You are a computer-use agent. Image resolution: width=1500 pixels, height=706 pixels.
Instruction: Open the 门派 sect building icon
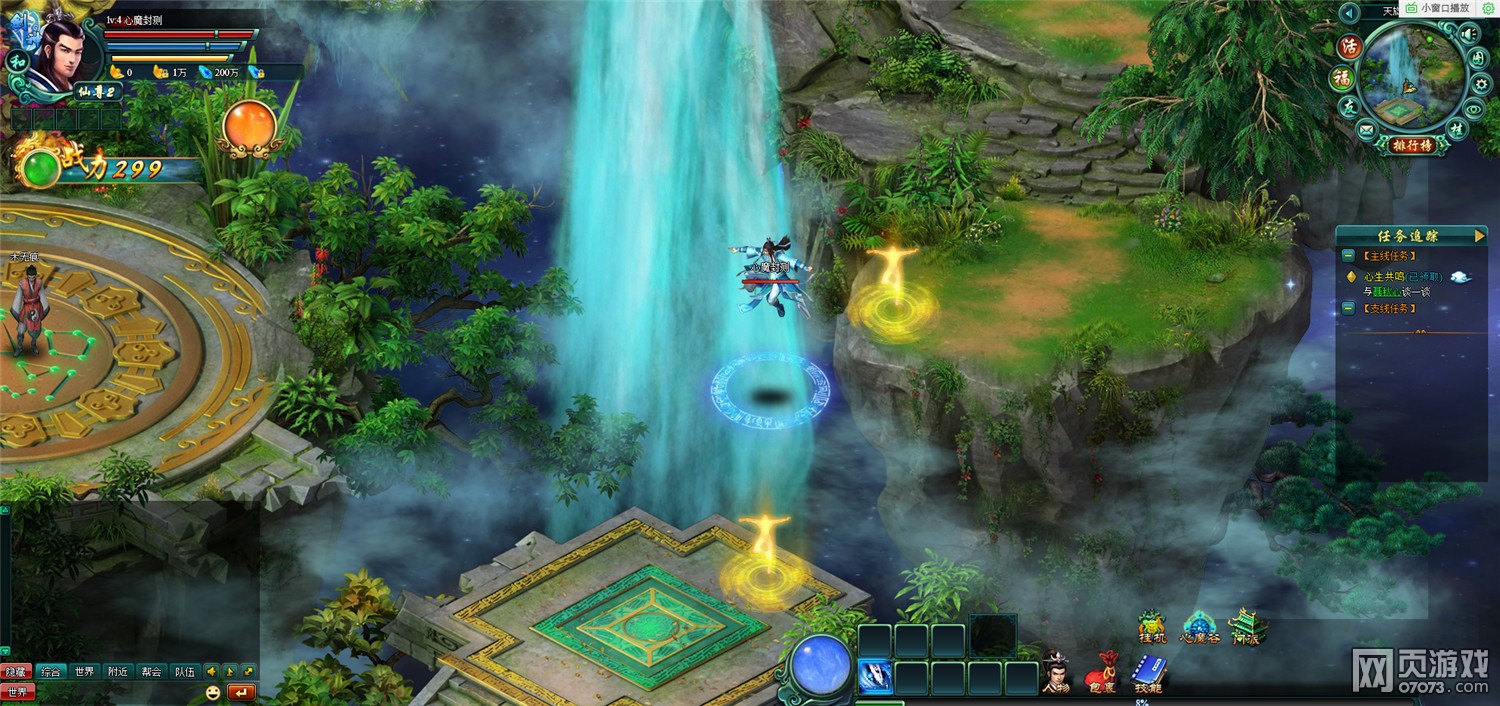[1246, 627]
